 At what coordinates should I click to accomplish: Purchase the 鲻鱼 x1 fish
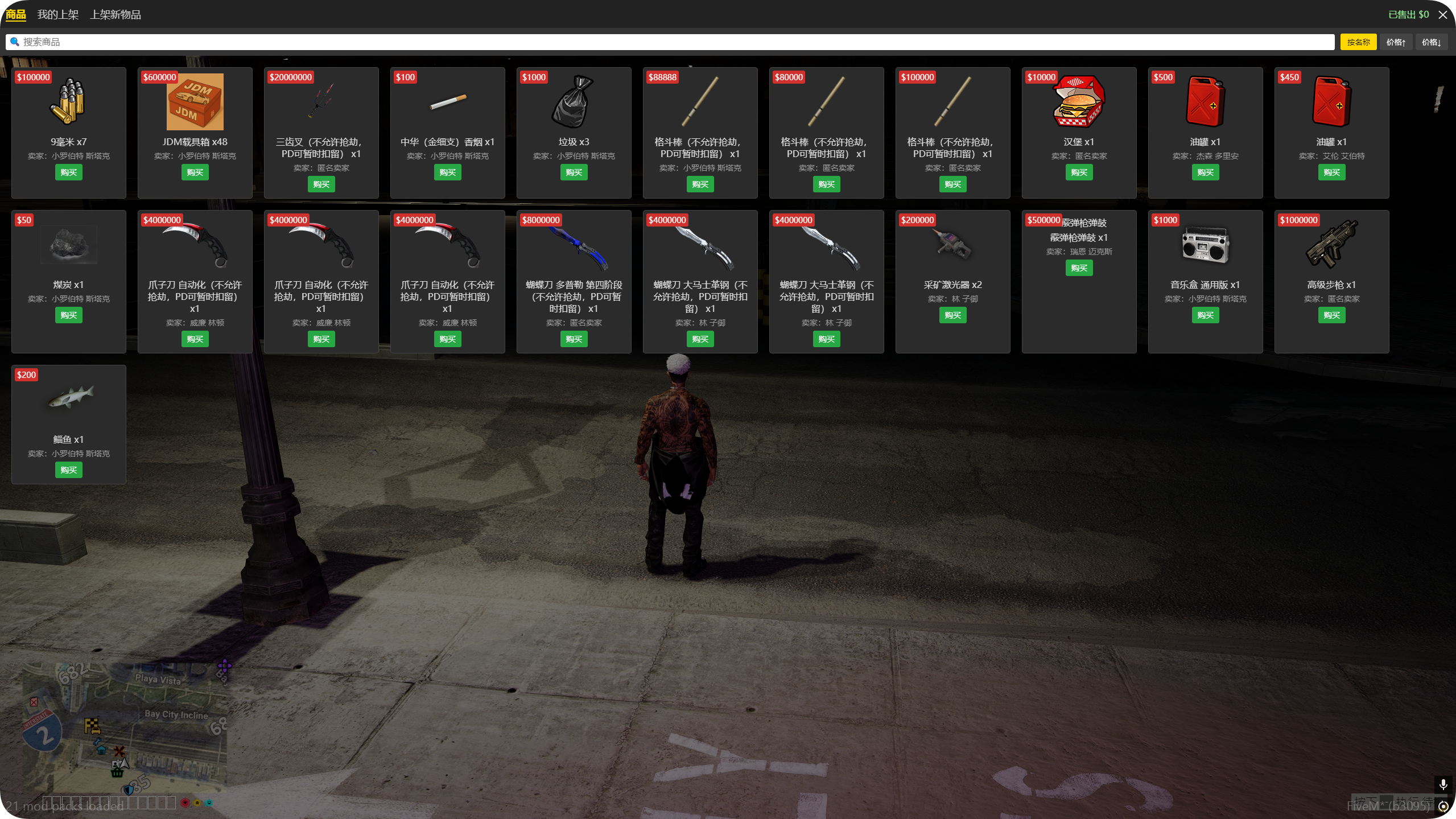point(68,470)
